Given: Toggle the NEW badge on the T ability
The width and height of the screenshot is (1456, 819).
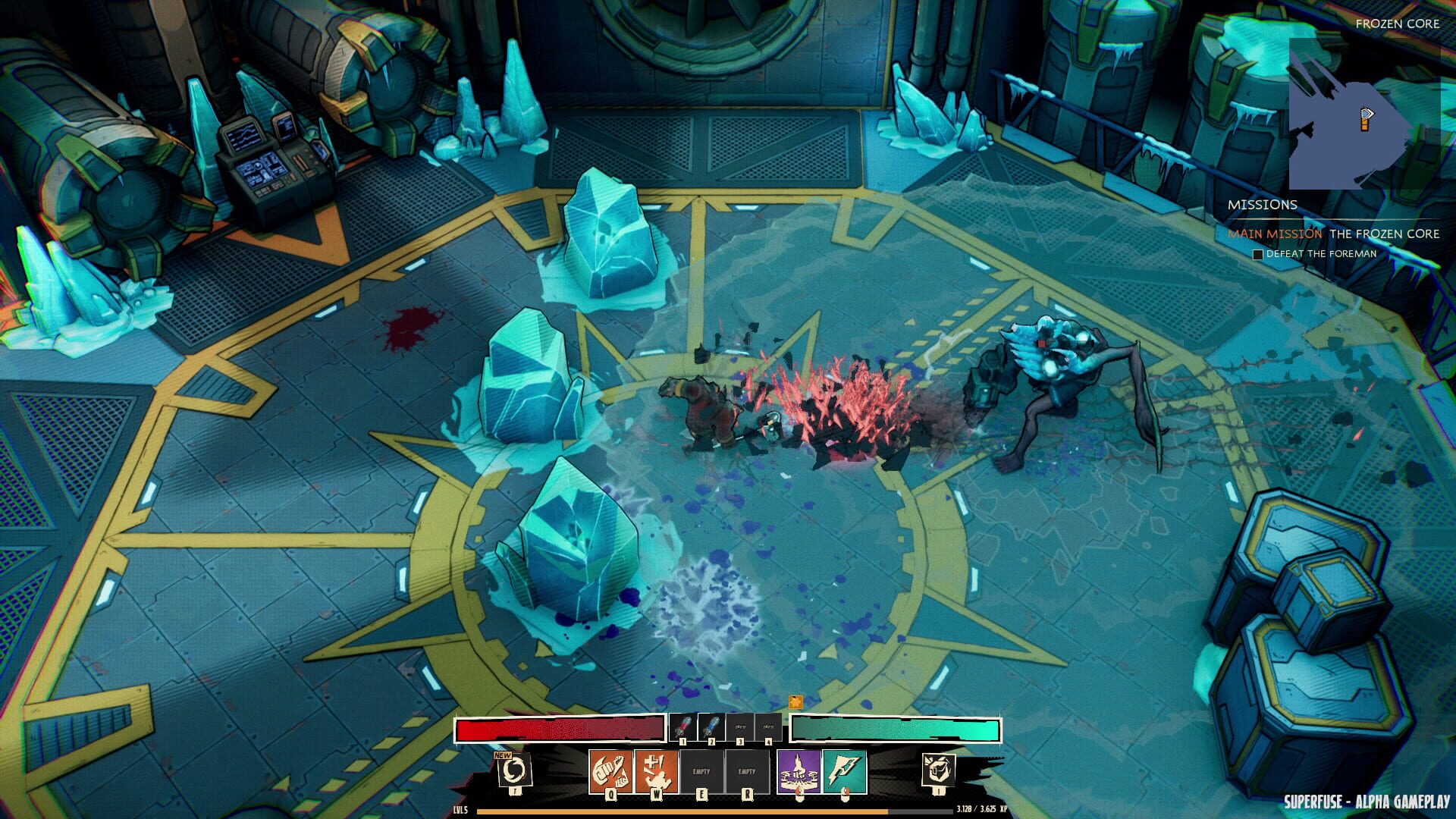Looking at the screenshot, I should click(501, 755).
